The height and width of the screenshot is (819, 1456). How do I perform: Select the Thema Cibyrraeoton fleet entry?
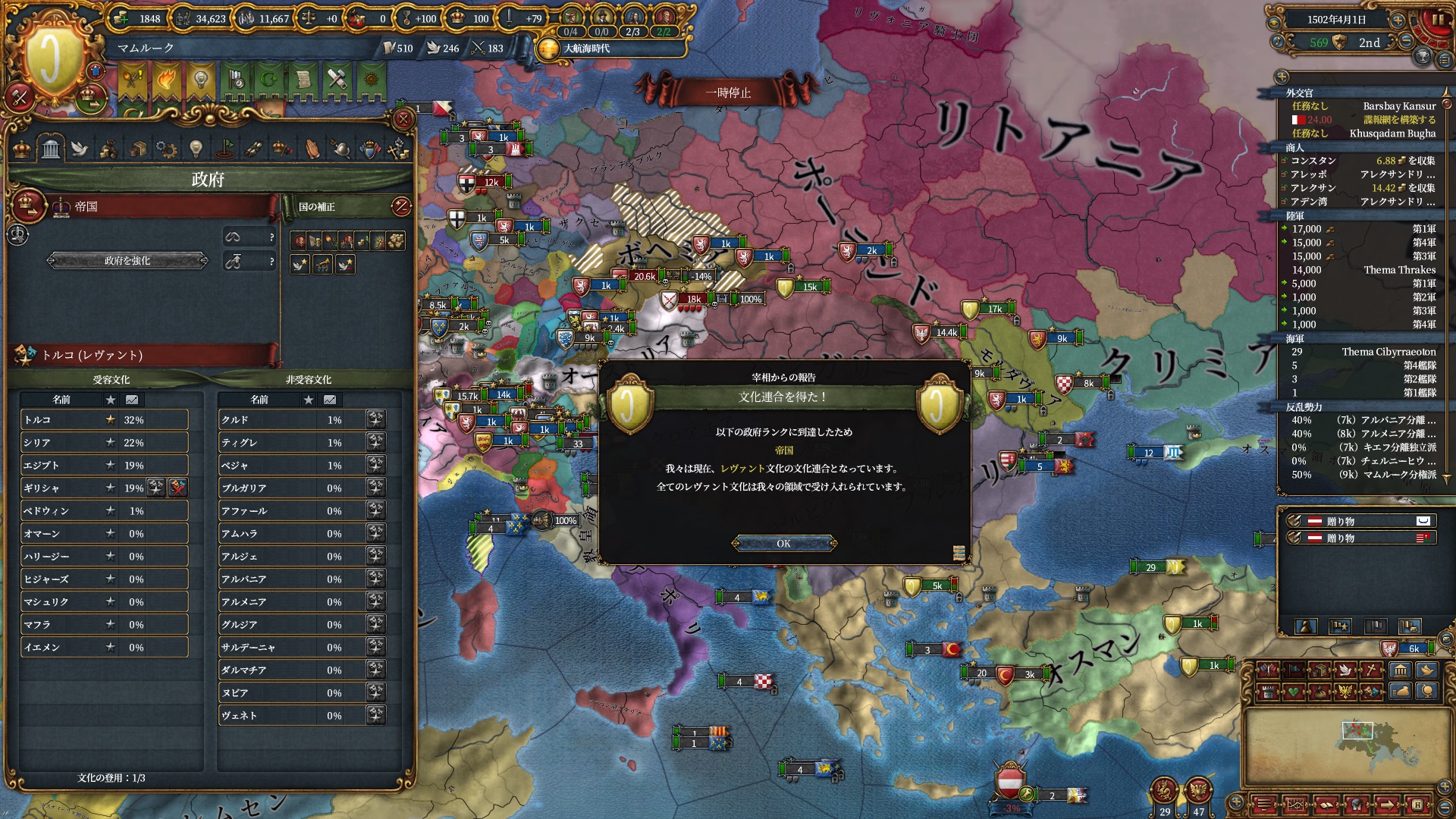1357,352
